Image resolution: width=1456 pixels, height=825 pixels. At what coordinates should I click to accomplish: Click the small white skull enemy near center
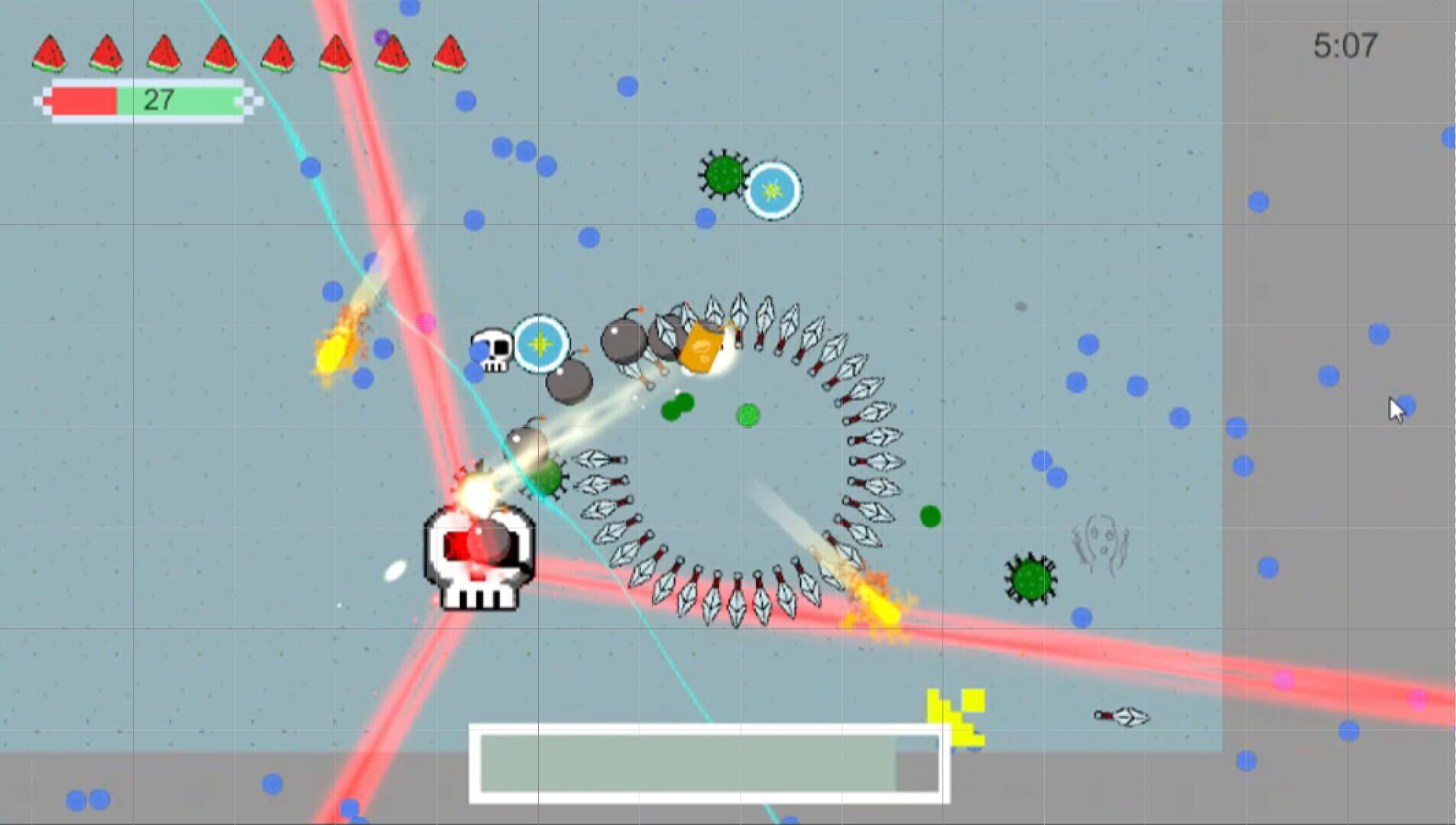pyautogui.click(x=493, y=351)
